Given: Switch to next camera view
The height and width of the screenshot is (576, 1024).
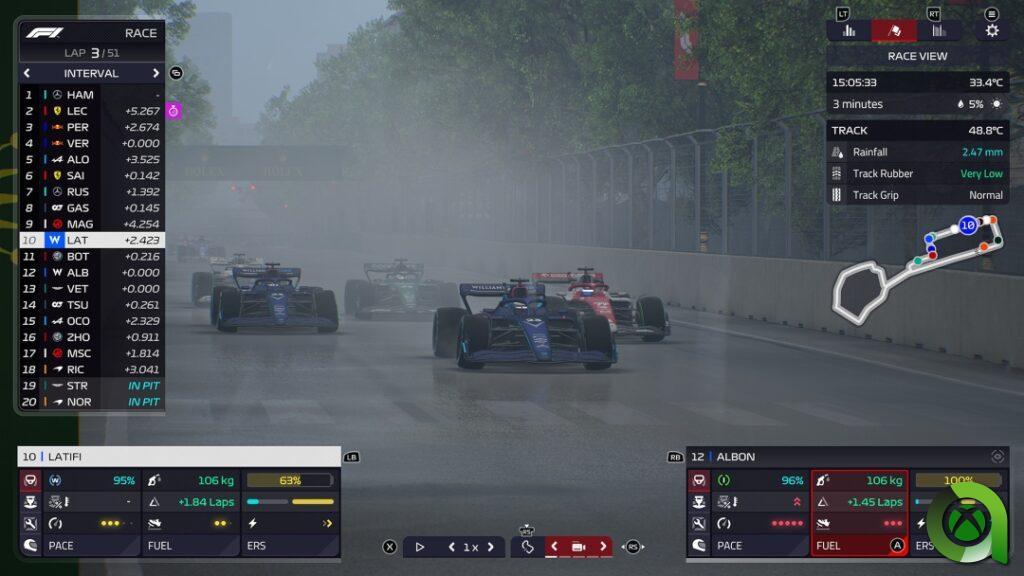Looking at the screenshot, I should coord(603,547).
